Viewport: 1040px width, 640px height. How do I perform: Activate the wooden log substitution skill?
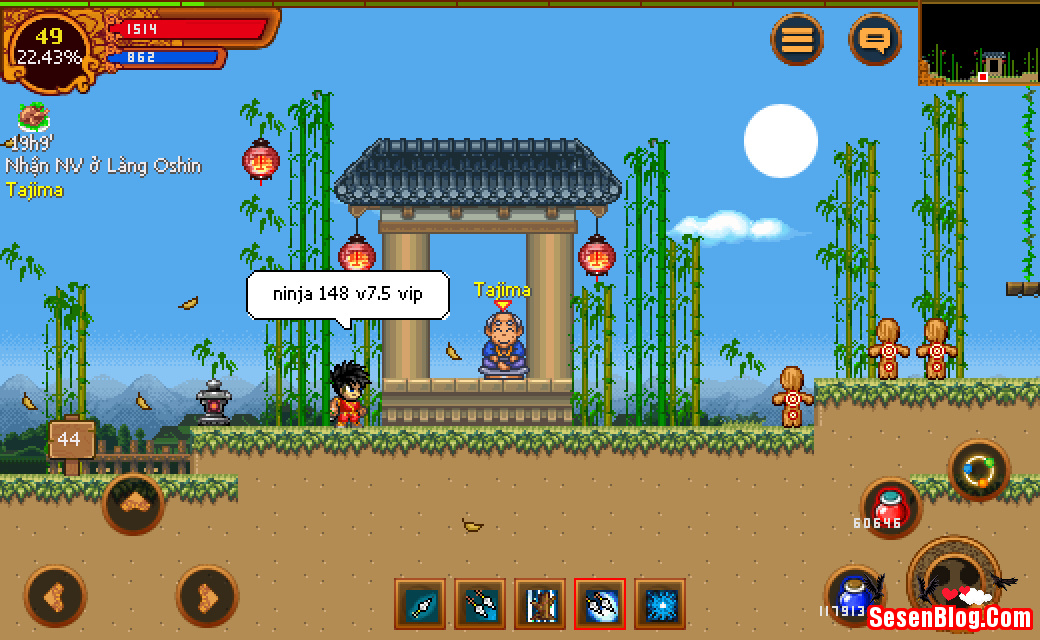(540, 604)
